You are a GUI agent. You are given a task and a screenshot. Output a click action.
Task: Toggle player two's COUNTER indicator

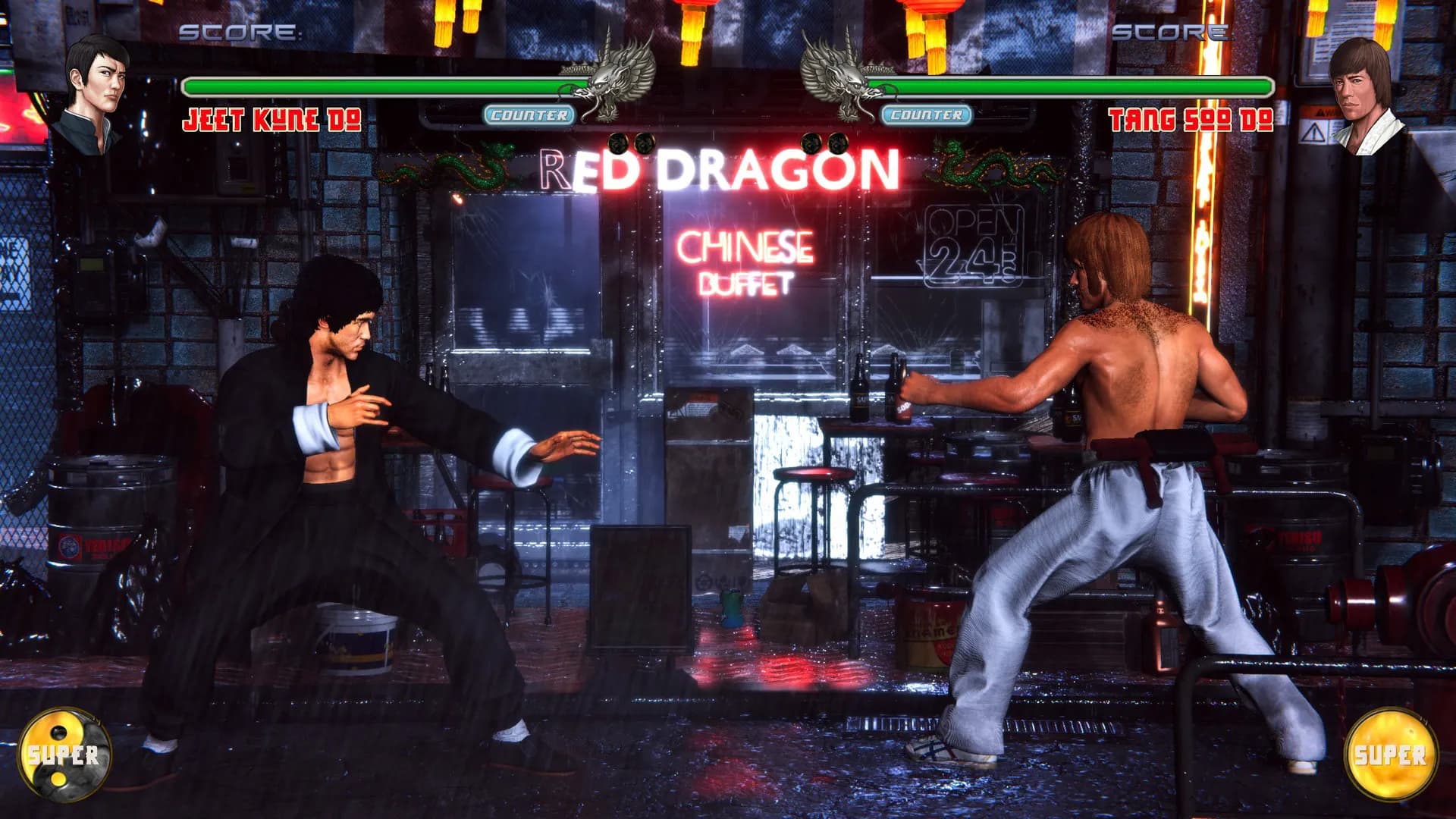926,116
